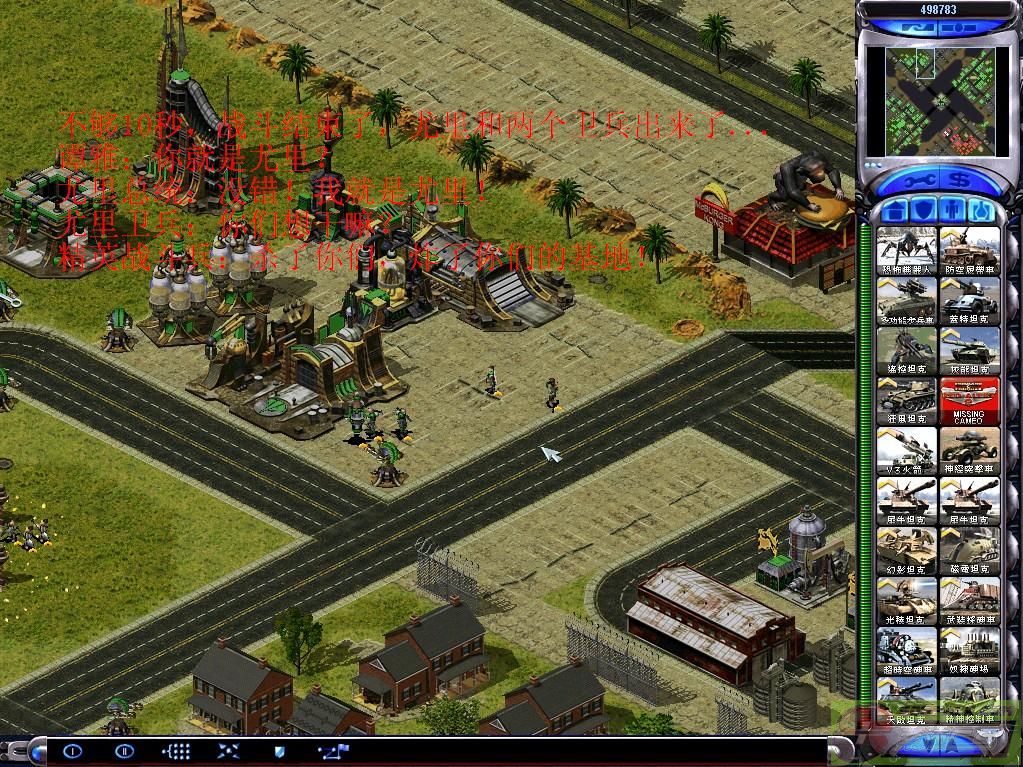Activate the four-arrow deploy command
The height and width of the screenshot is (767, 1023).
(x=227, y=750)
